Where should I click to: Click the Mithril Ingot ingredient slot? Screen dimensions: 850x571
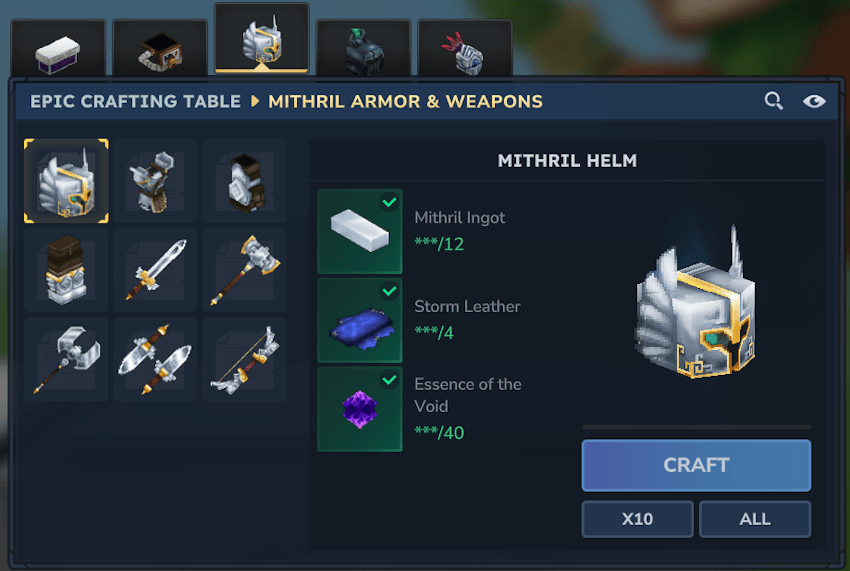(x=360, y=231)
